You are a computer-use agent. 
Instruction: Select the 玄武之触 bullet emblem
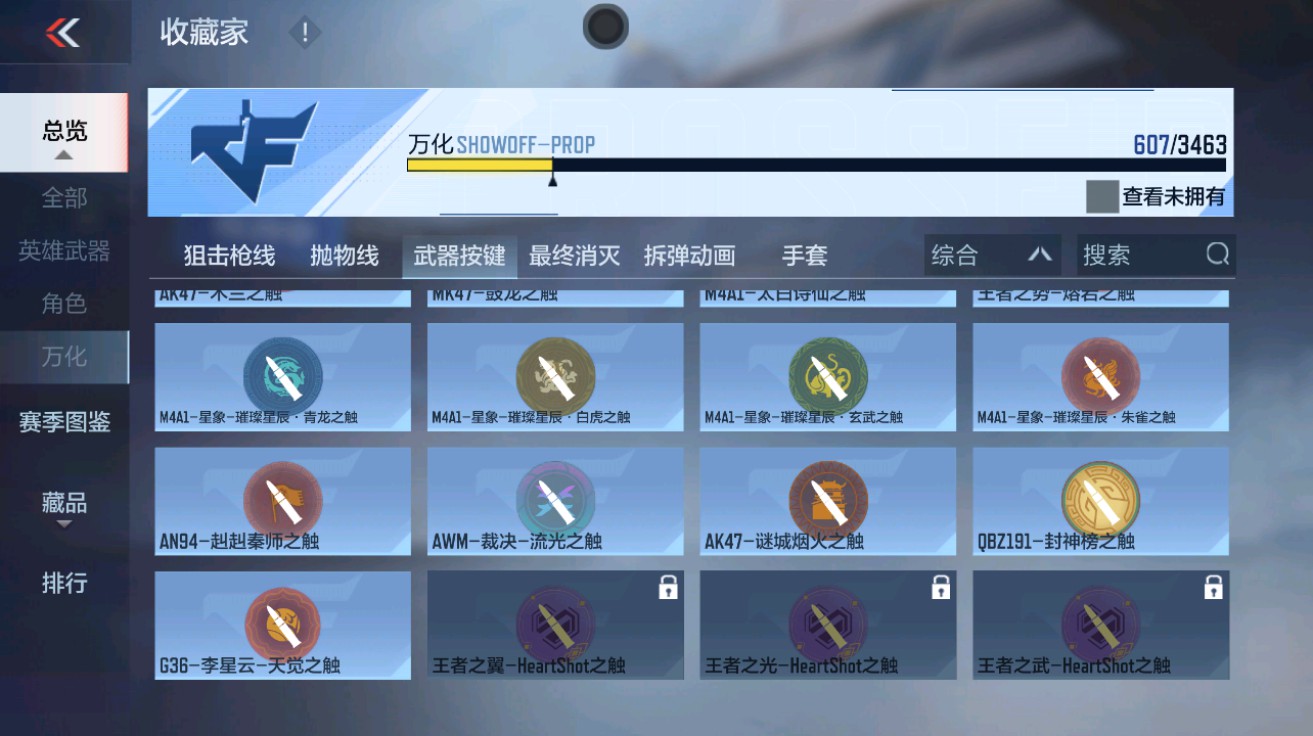828,375
